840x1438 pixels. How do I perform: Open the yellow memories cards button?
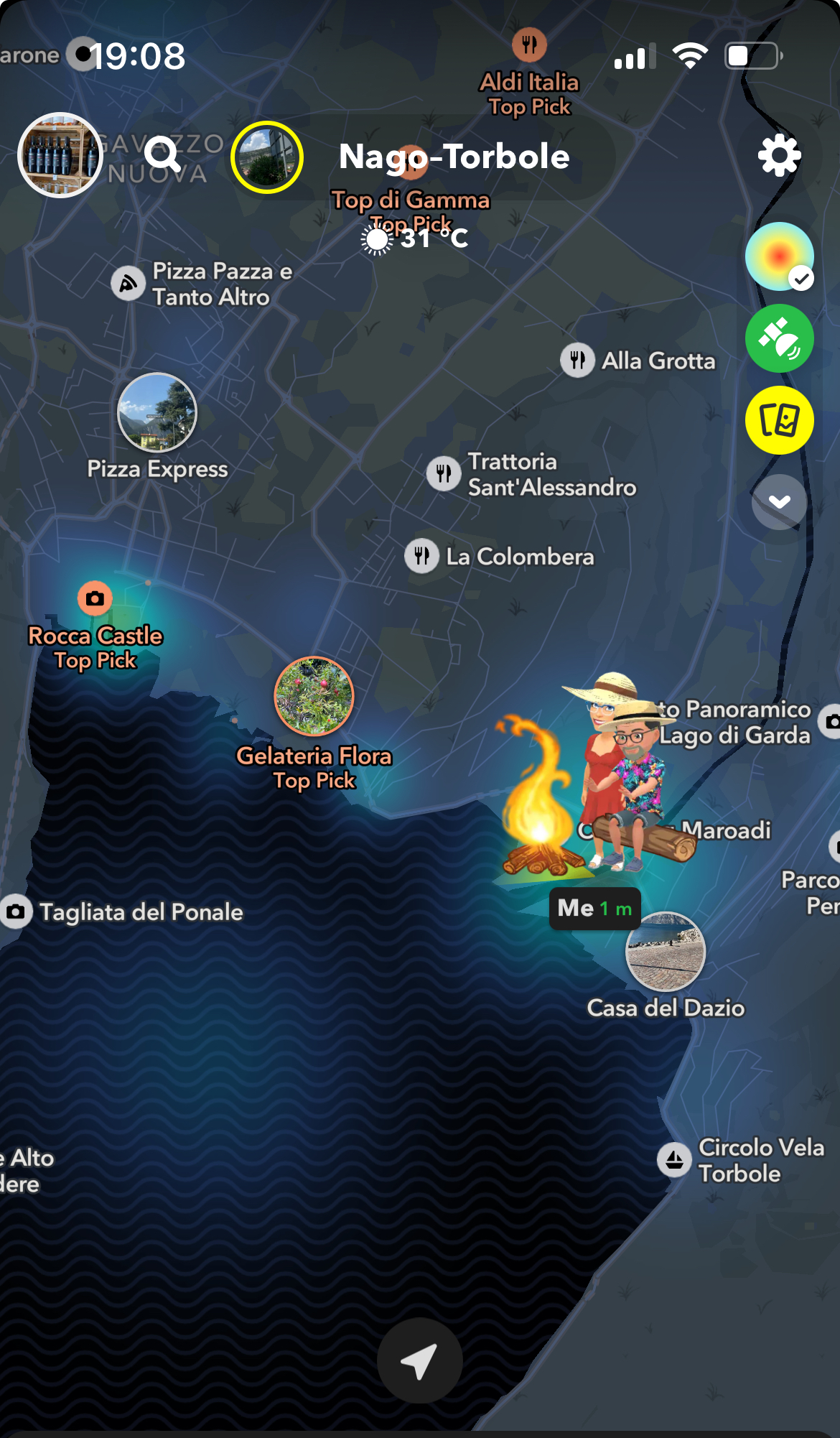click(x=779, y=420)
